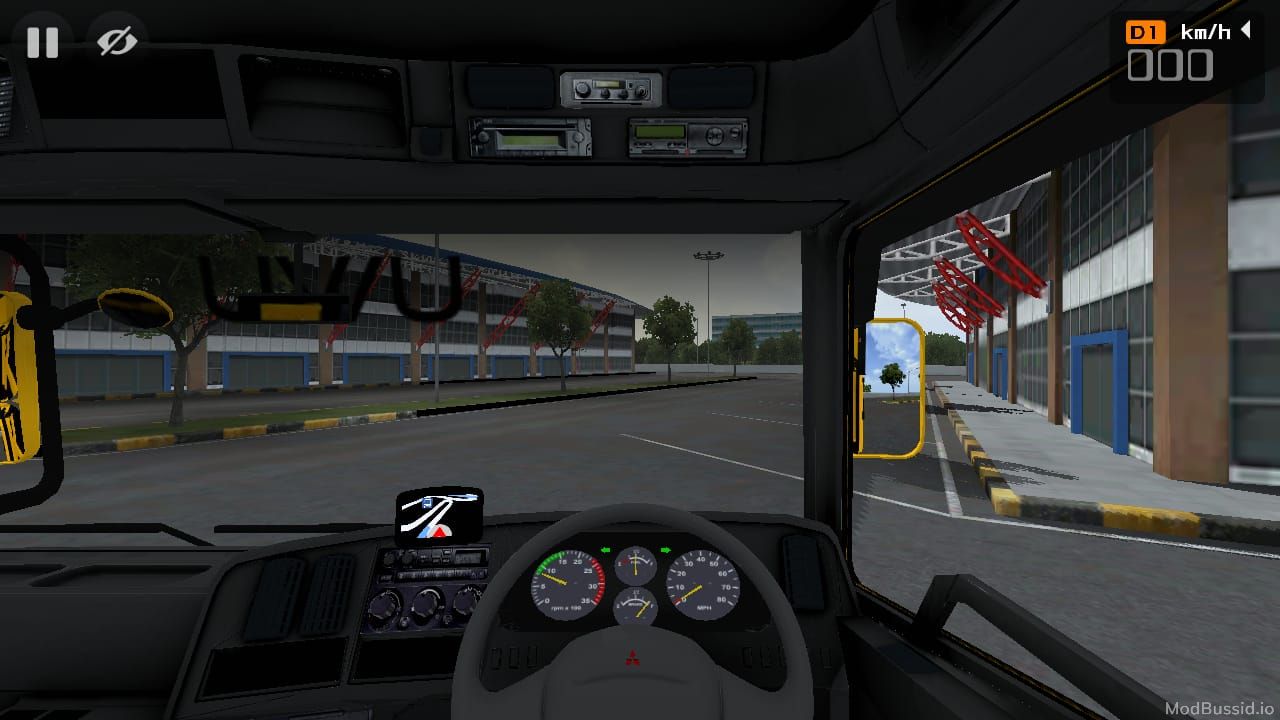The image size is (1280, 720).
Task: Switch km/h to MPH units
Action: click(x=1206, y=31)
